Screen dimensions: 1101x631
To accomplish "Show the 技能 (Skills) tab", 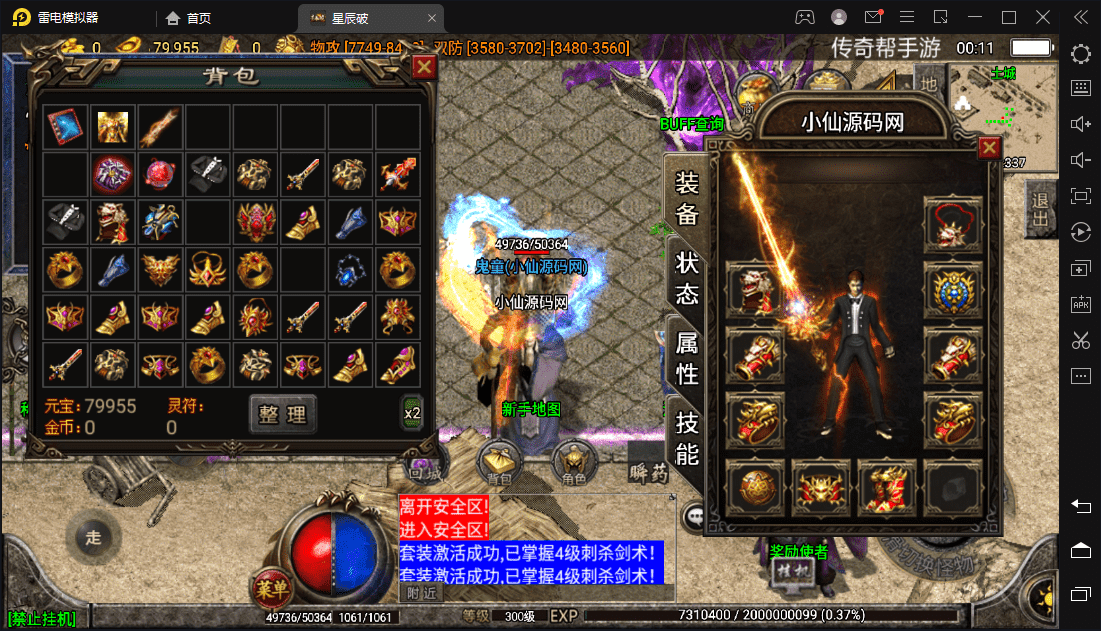I will (688, 438).
